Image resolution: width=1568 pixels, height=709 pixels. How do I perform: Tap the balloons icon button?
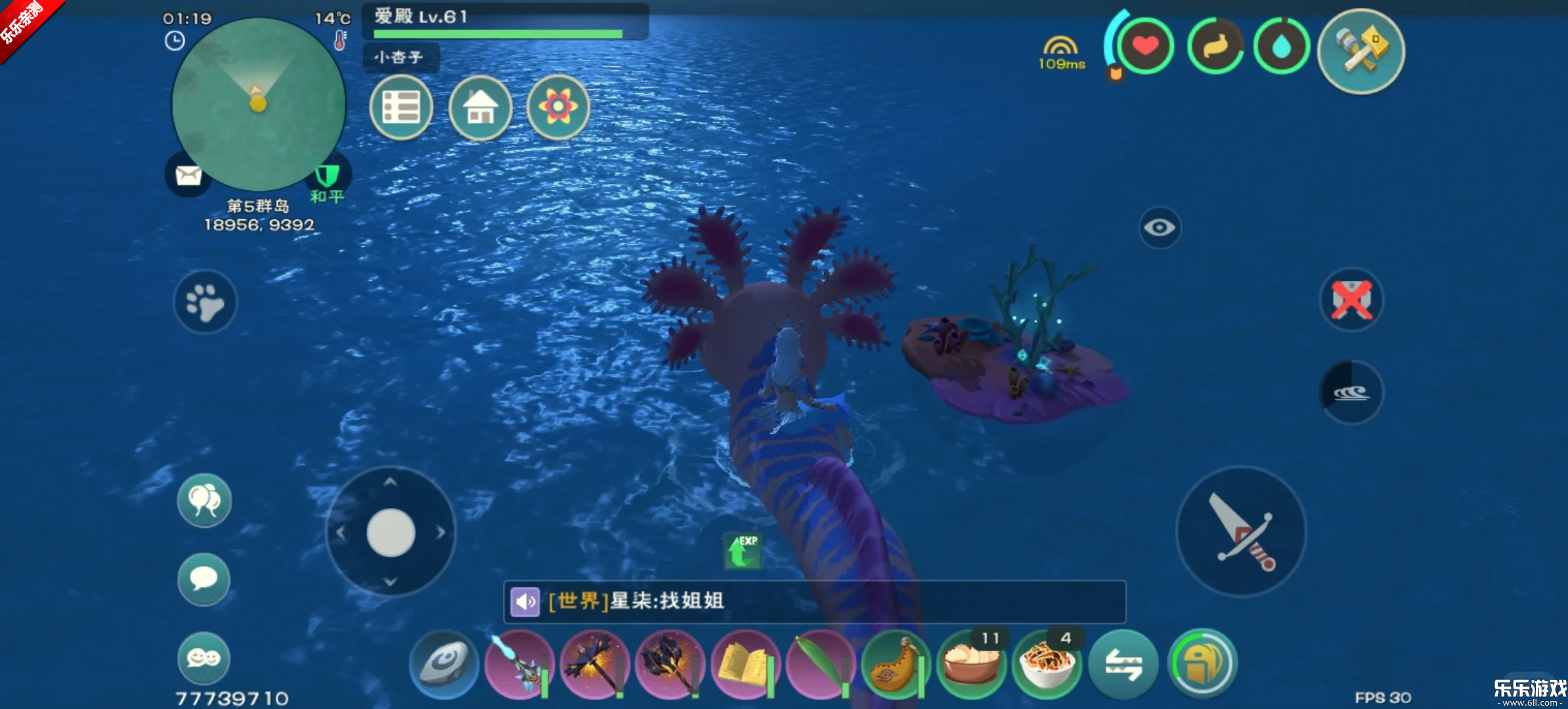pyautogui.click(x=204, y=501)
